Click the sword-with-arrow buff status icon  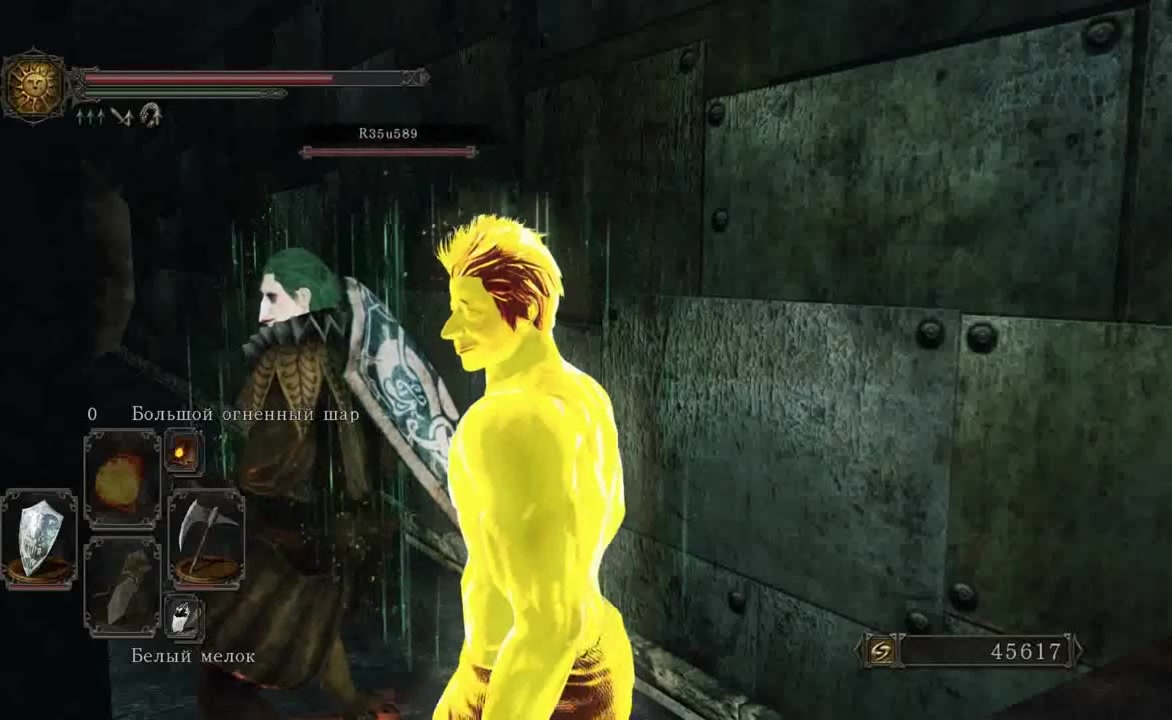[x=122, y=116]
